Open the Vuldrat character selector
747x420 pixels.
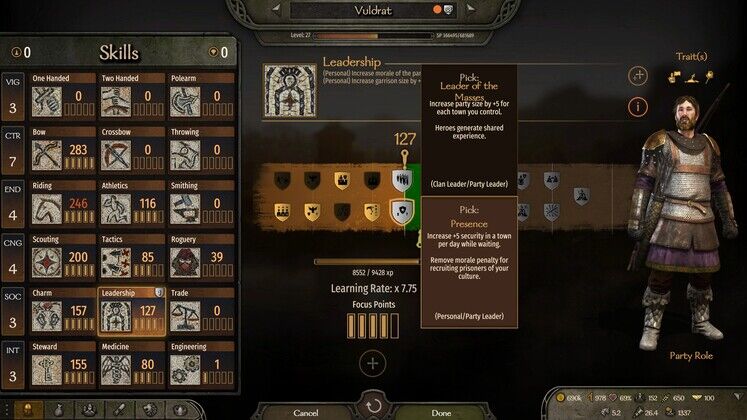(372, 11)
